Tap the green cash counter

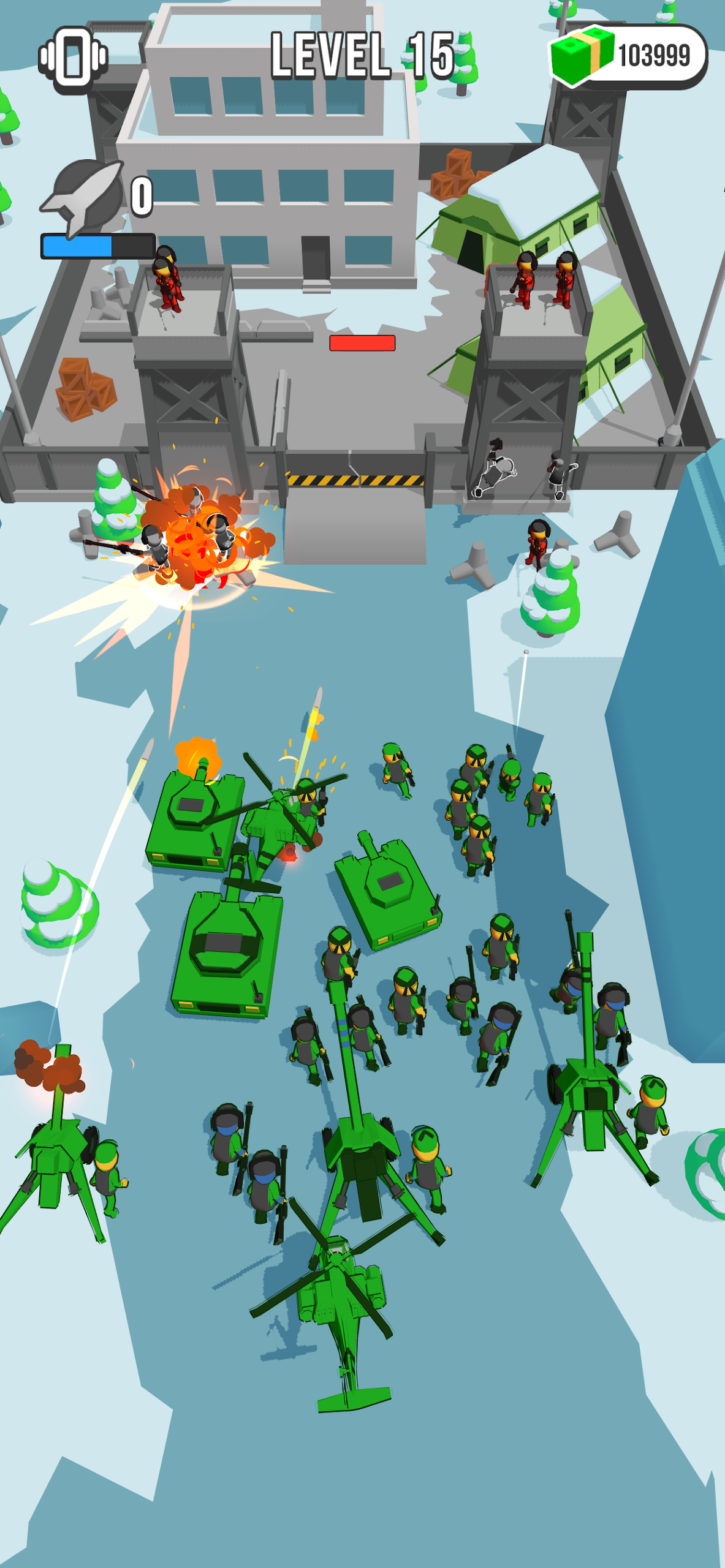pyautogui.click(x=628, y=56)
